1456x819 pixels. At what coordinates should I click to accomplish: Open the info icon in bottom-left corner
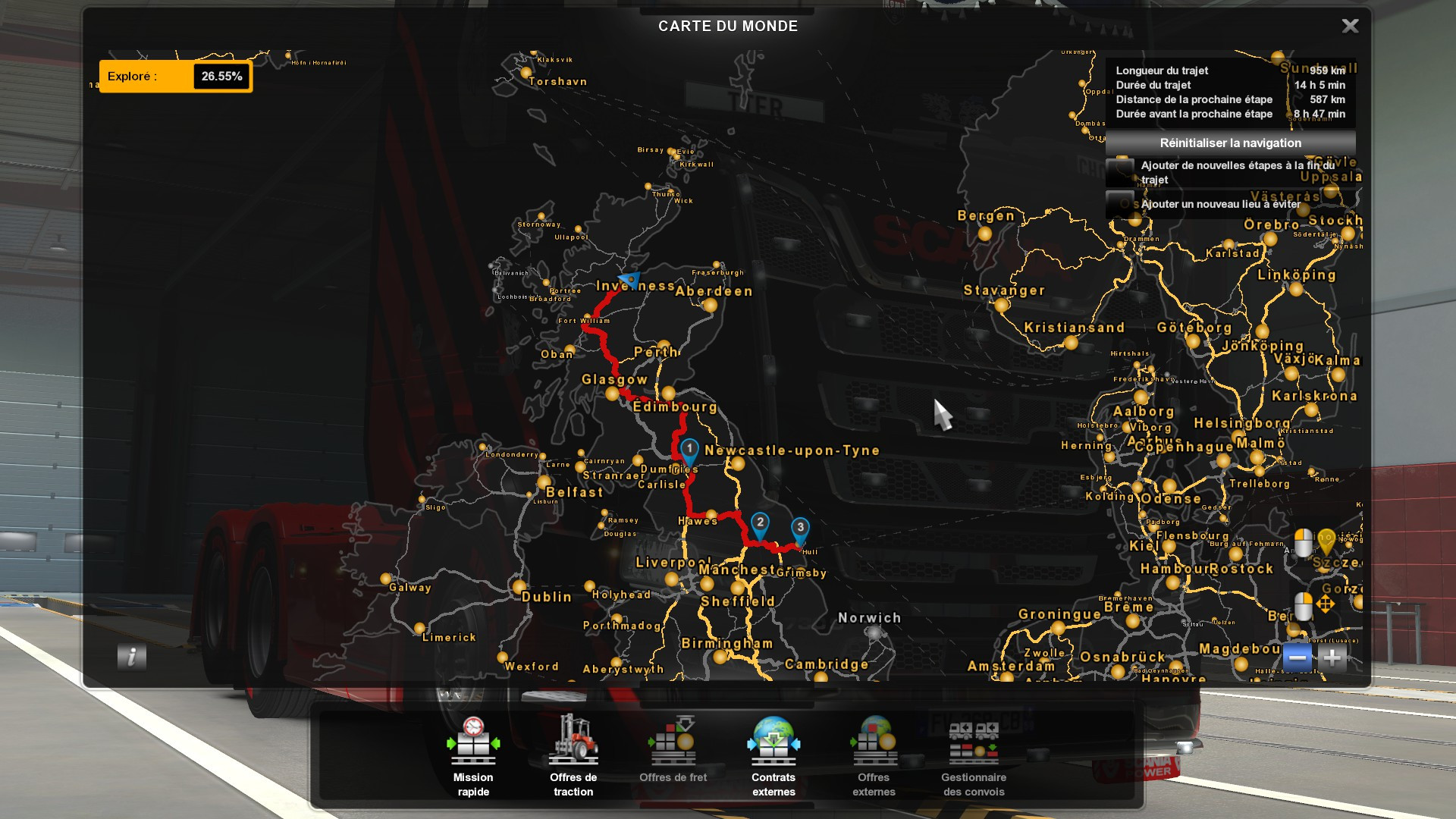click(x=132, y=657)
